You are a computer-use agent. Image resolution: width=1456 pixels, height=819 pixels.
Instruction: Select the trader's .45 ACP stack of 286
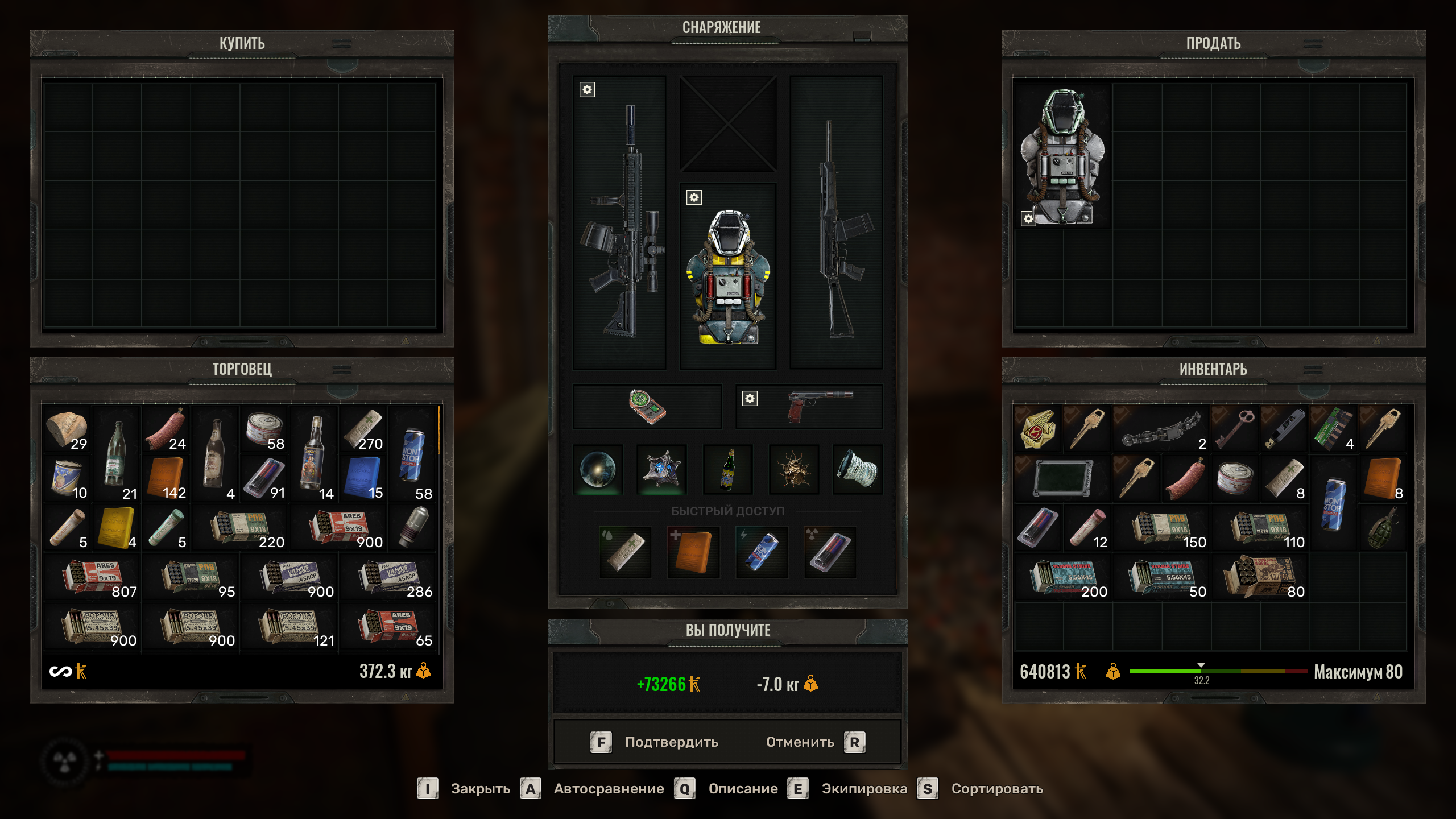[387, 577]
